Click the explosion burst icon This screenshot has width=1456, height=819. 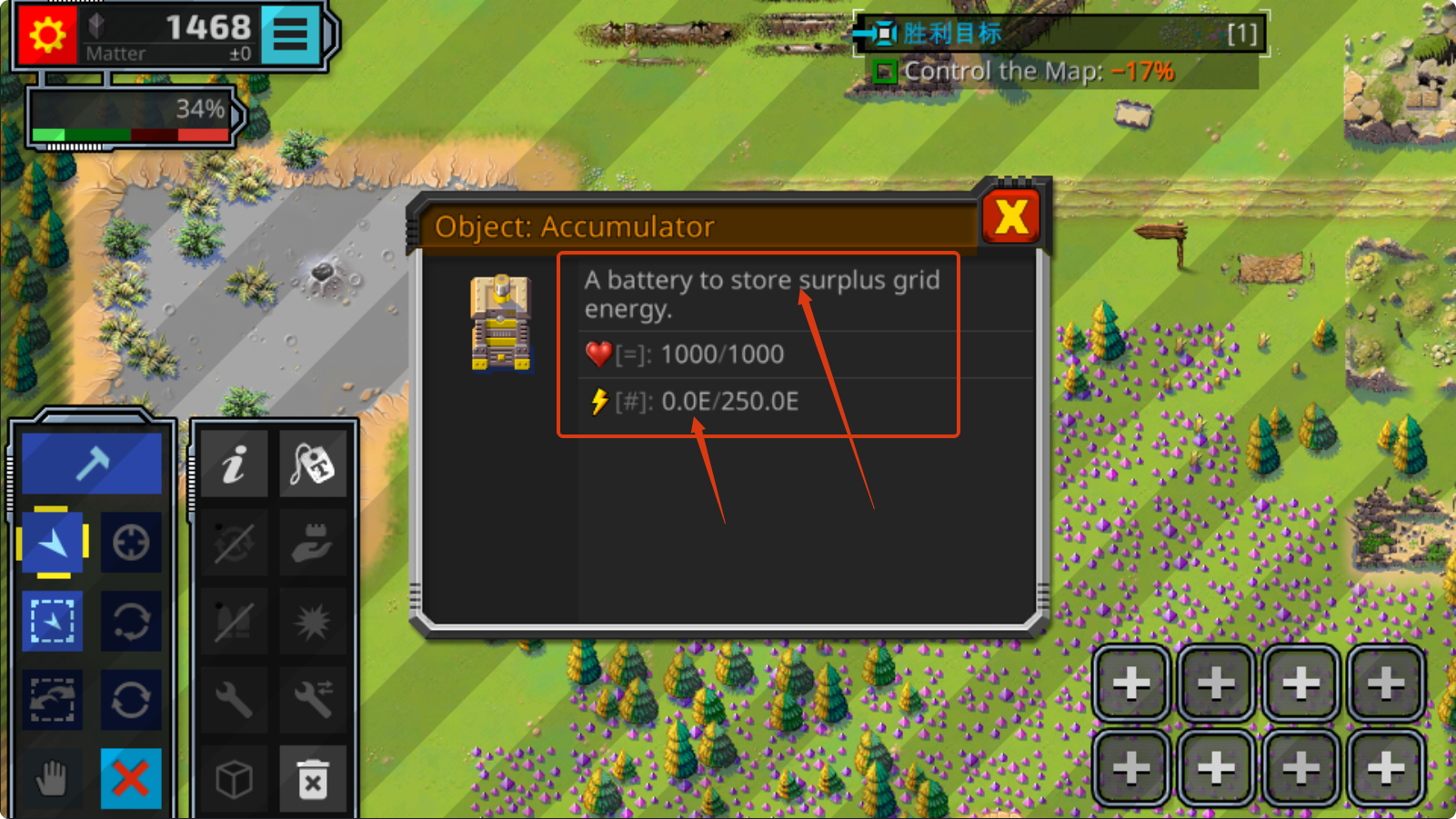313,622
